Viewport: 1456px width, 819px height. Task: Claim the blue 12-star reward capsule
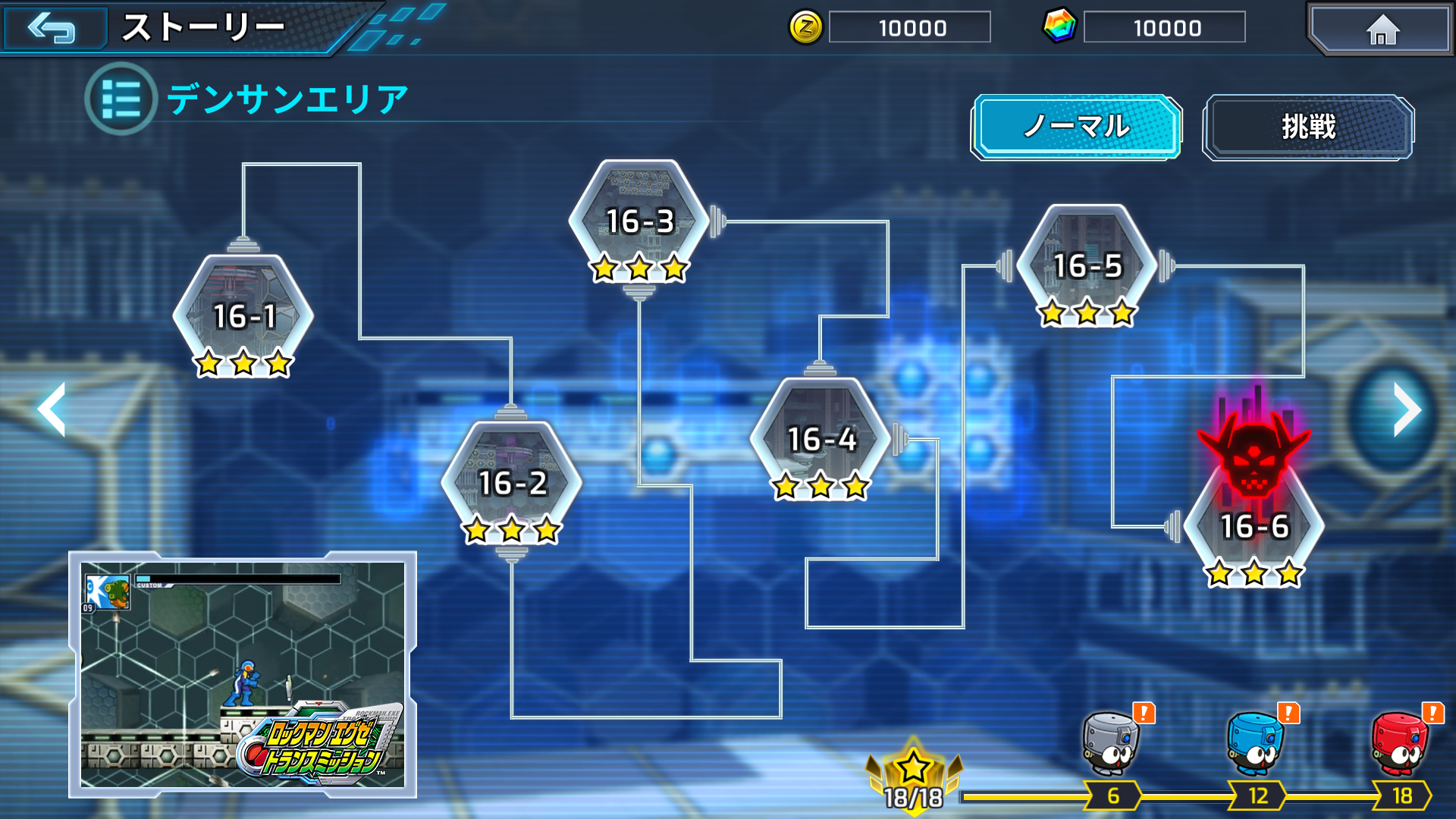point(1256,745)
